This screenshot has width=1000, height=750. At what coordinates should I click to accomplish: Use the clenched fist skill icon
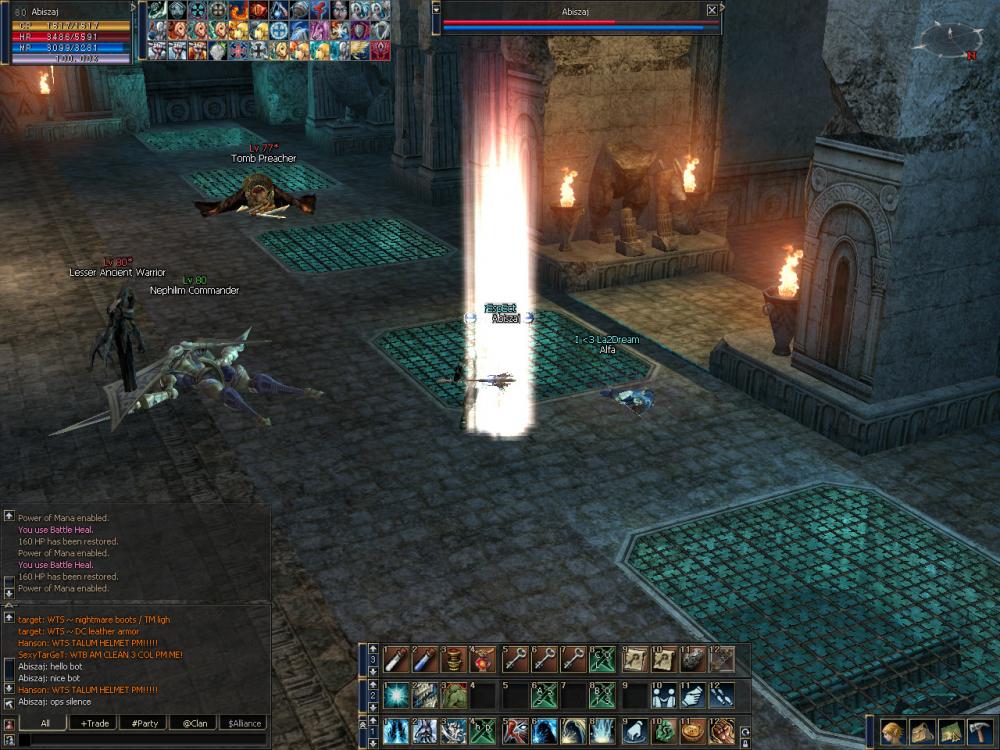[721, 730]
